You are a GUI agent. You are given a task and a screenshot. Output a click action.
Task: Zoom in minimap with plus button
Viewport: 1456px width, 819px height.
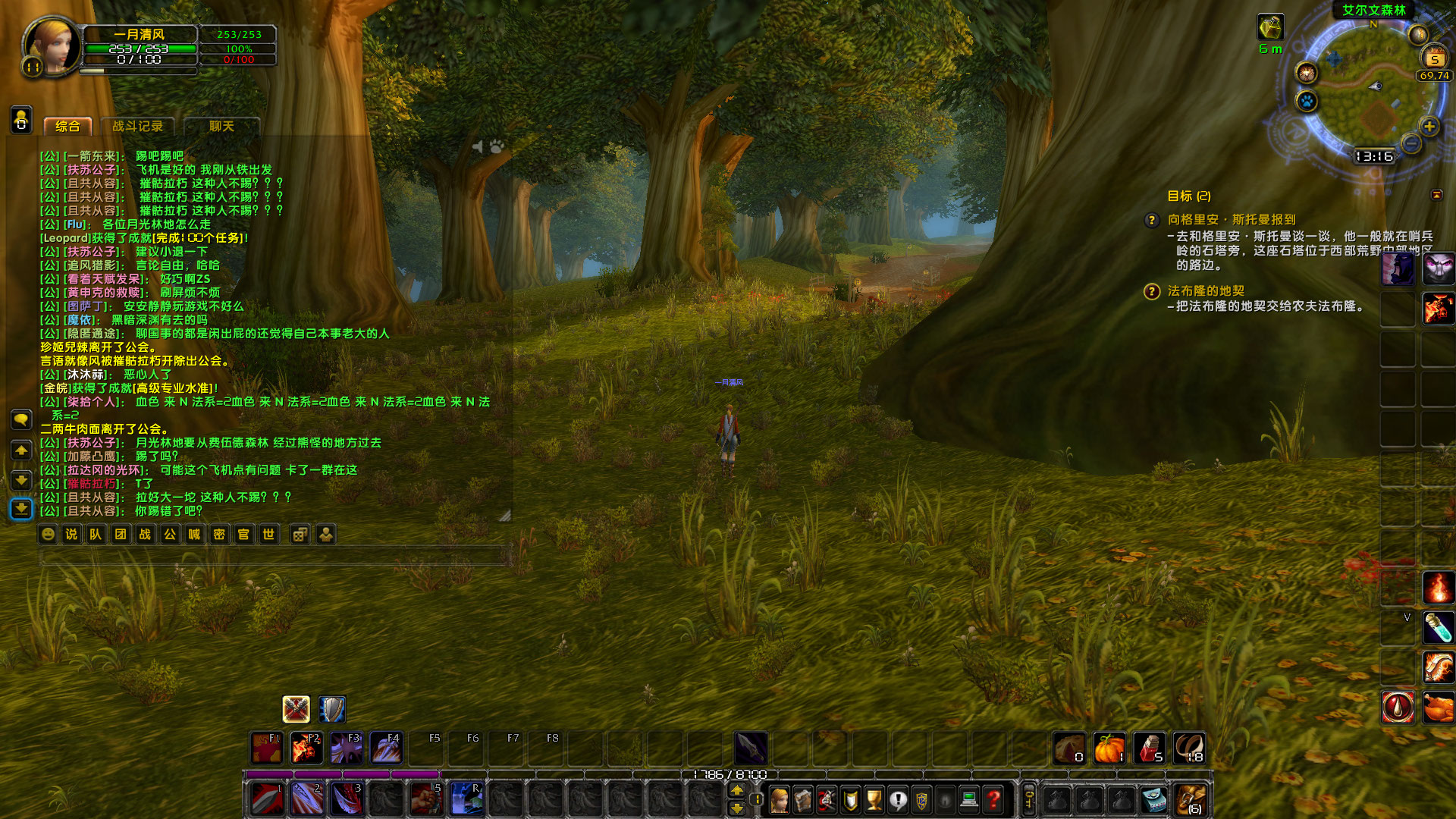click(x=1429, y=127)
